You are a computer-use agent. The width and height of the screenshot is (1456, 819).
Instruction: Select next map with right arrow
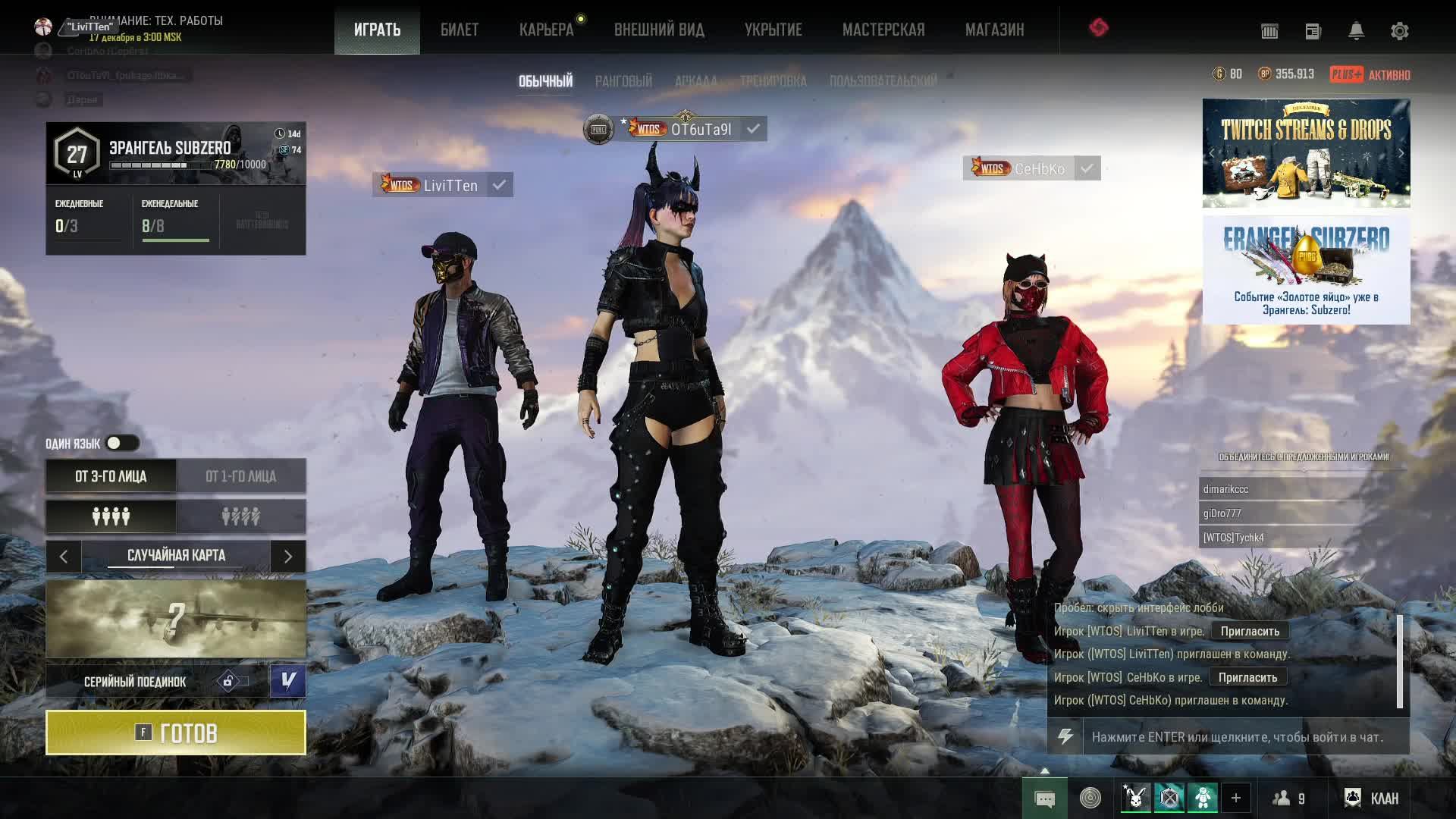click(x=288, y=557)
